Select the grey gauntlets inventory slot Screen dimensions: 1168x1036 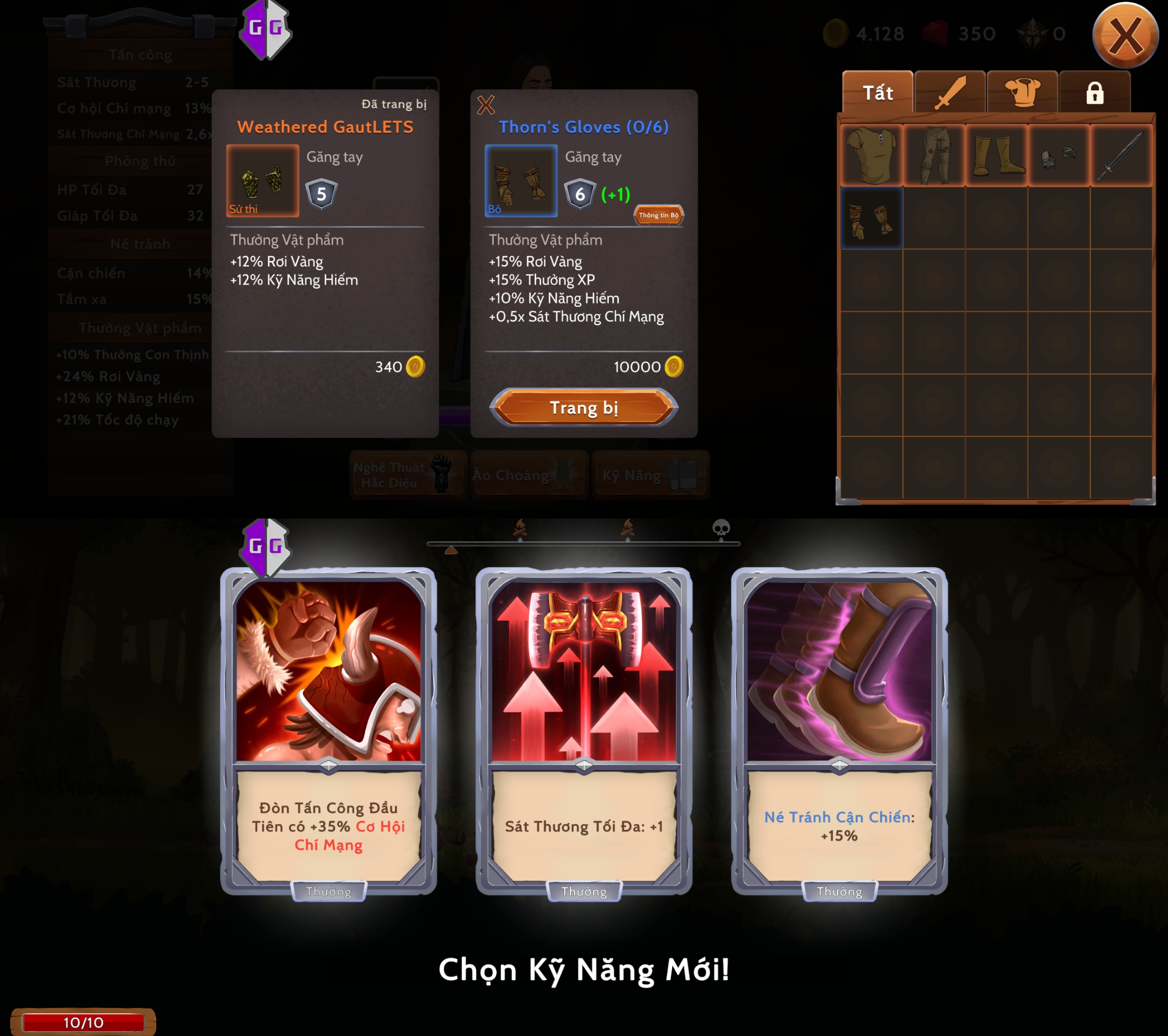[1059, 155]
